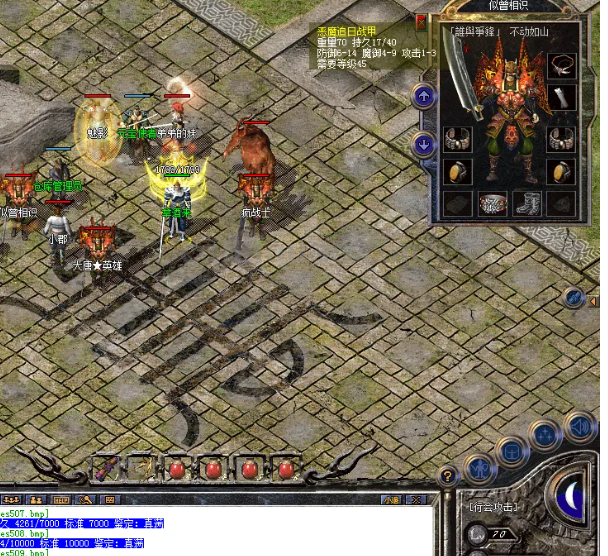Select the equipped necklace slot
Screen dimensions: 608x556
[562, 66]
